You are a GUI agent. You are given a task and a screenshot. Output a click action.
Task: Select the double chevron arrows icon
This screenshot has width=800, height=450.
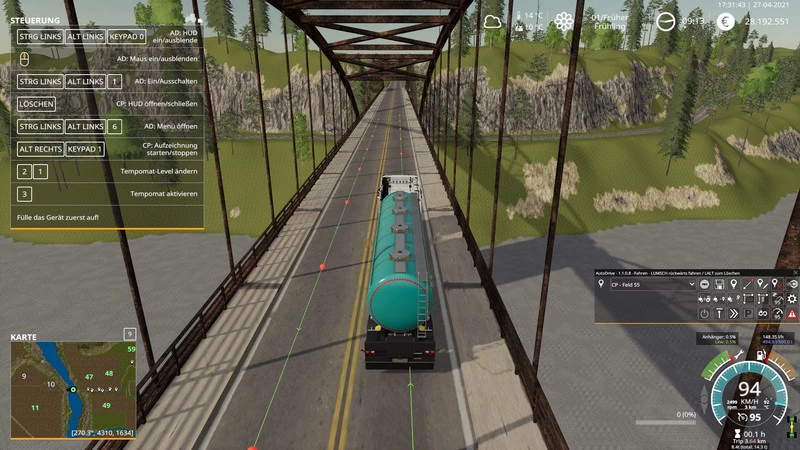tap(733, 314)
